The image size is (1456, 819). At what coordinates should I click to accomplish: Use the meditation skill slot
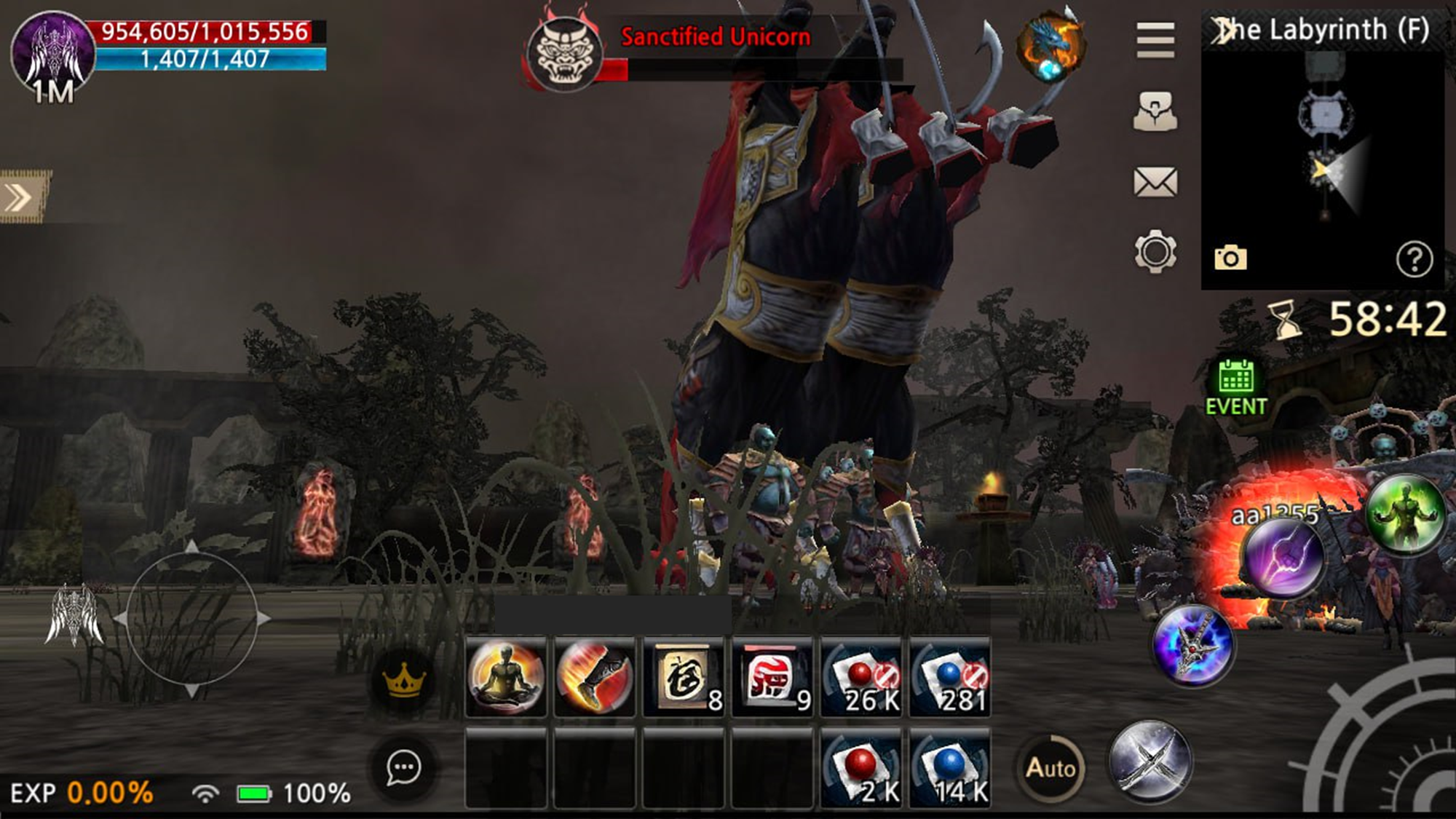pos(506,678)
